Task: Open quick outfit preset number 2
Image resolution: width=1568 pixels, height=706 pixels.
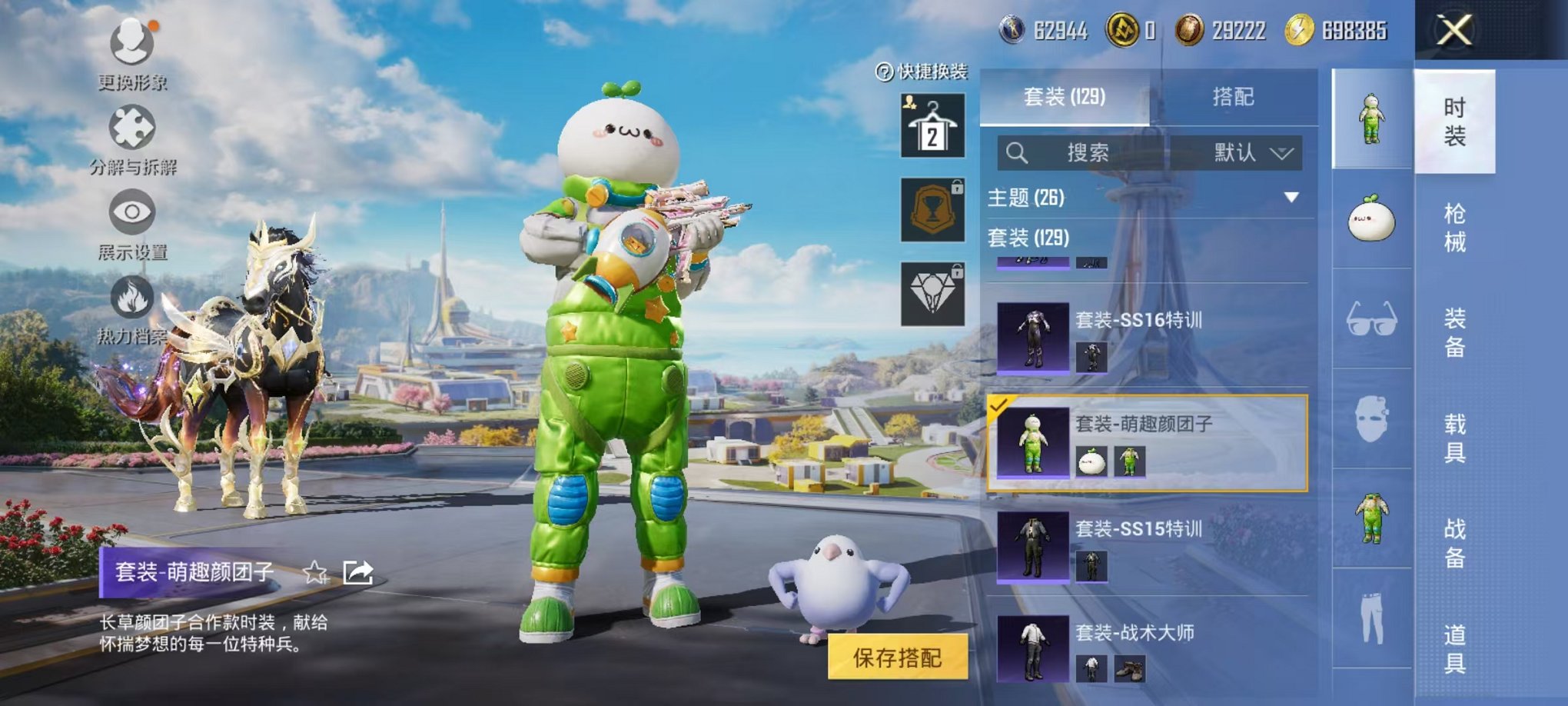Action: [932, 125]
